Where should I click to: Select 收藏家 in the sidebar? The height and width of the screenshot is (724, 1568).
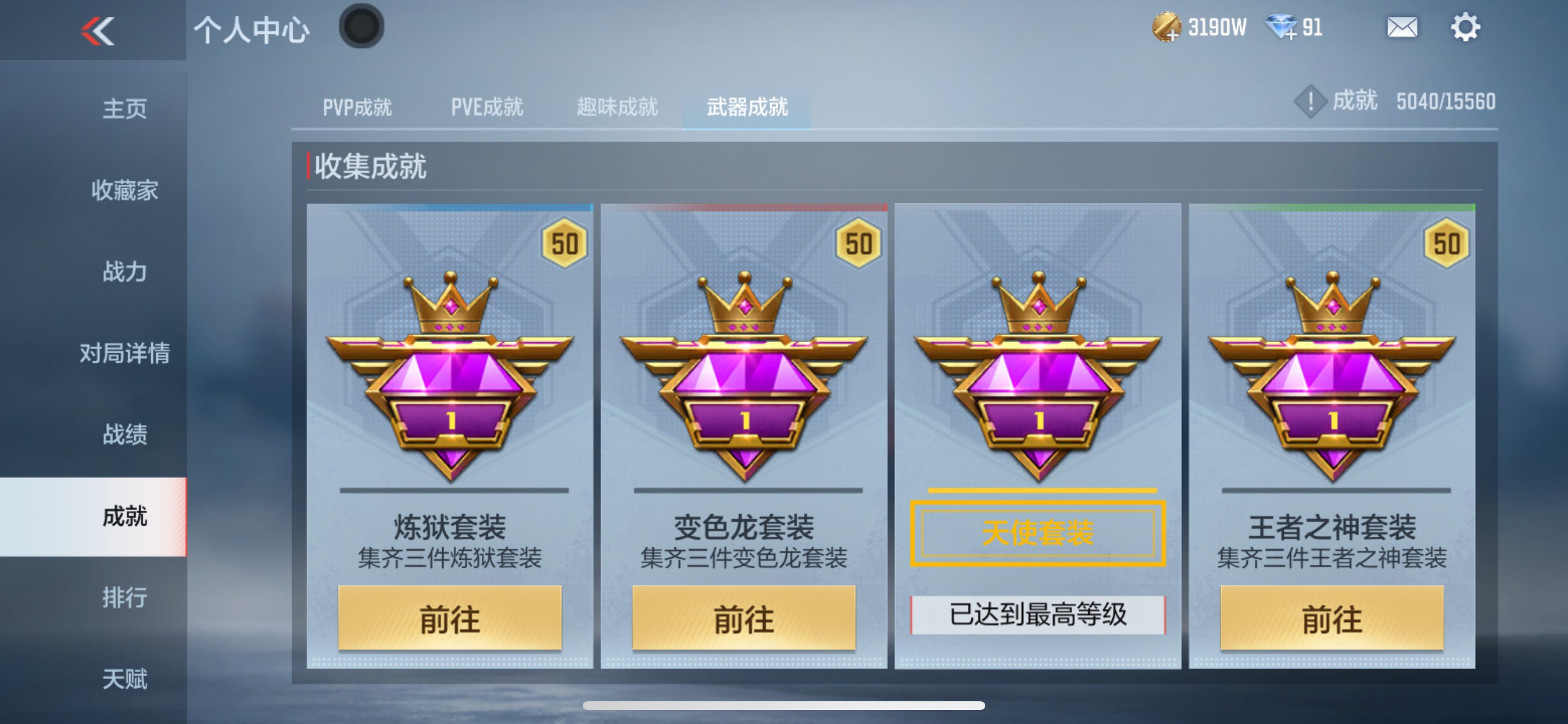tap(124, 191)
